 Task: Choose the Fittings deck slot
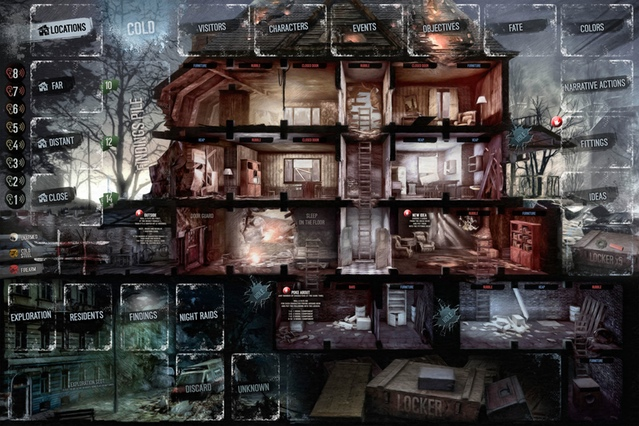(x=596, y=142)
